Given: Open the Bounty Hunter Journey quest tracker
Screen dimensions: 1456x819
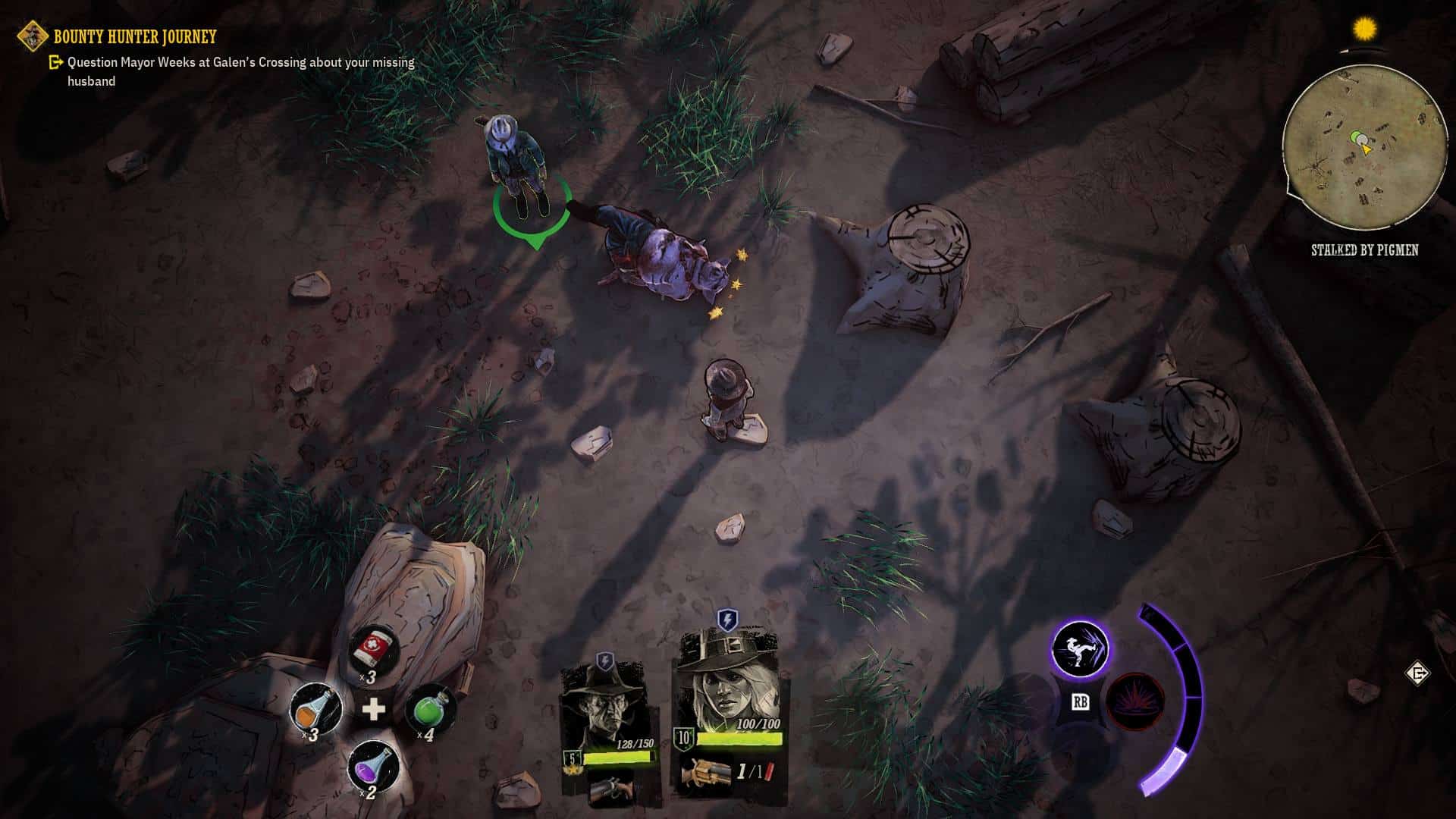Looking at the screenshot, I should tap(135, 36).
